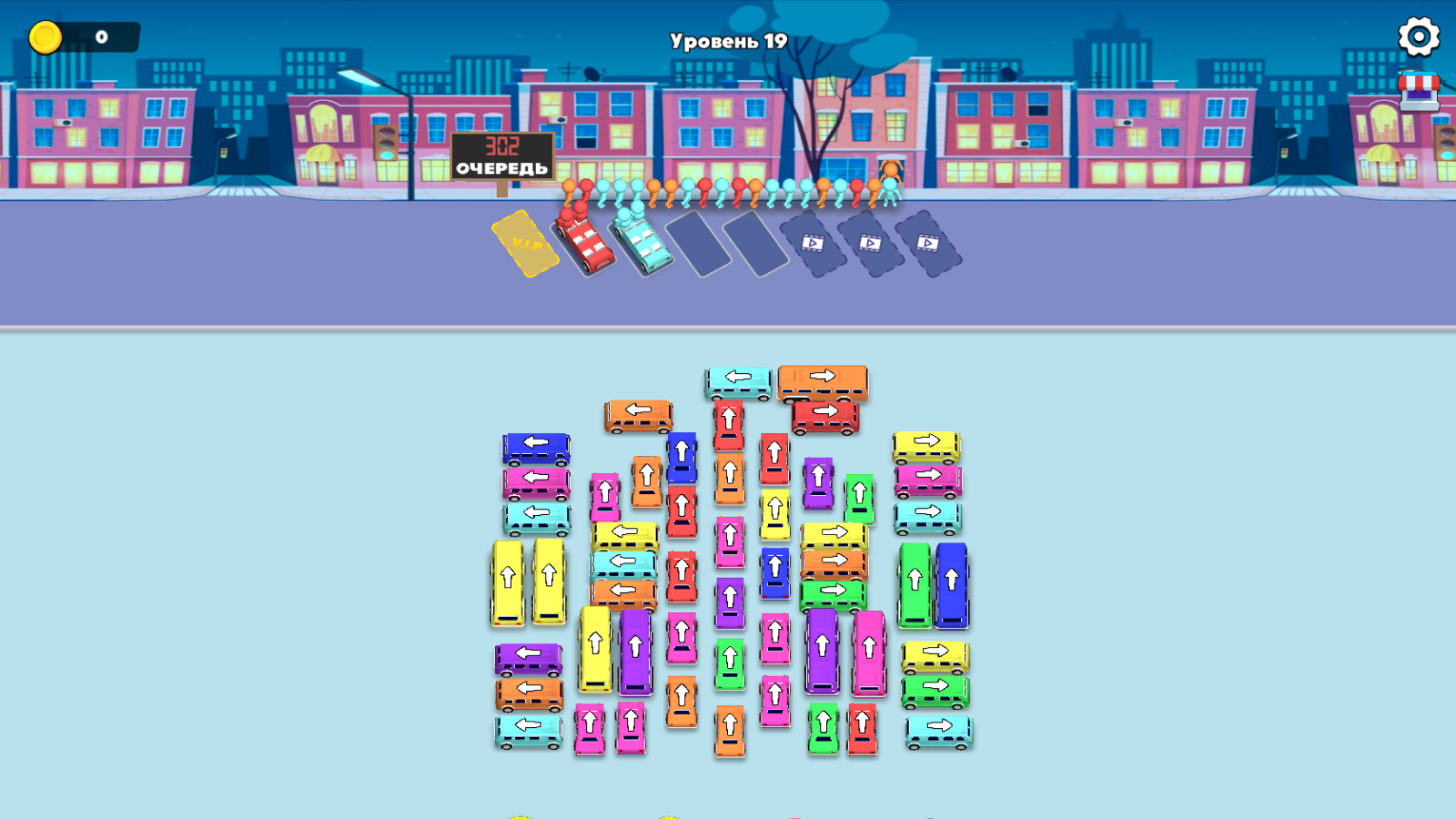The image size is (1456, 819).
Task: Select the gold V.I.P parking slot
Action: 525,244
